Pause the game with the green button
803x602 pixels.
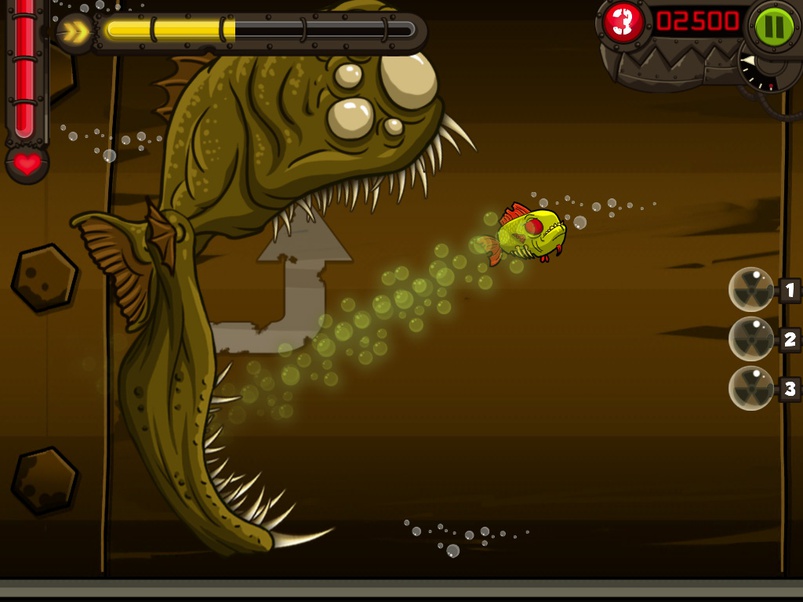pyautogui.click(x=773, y=24)
